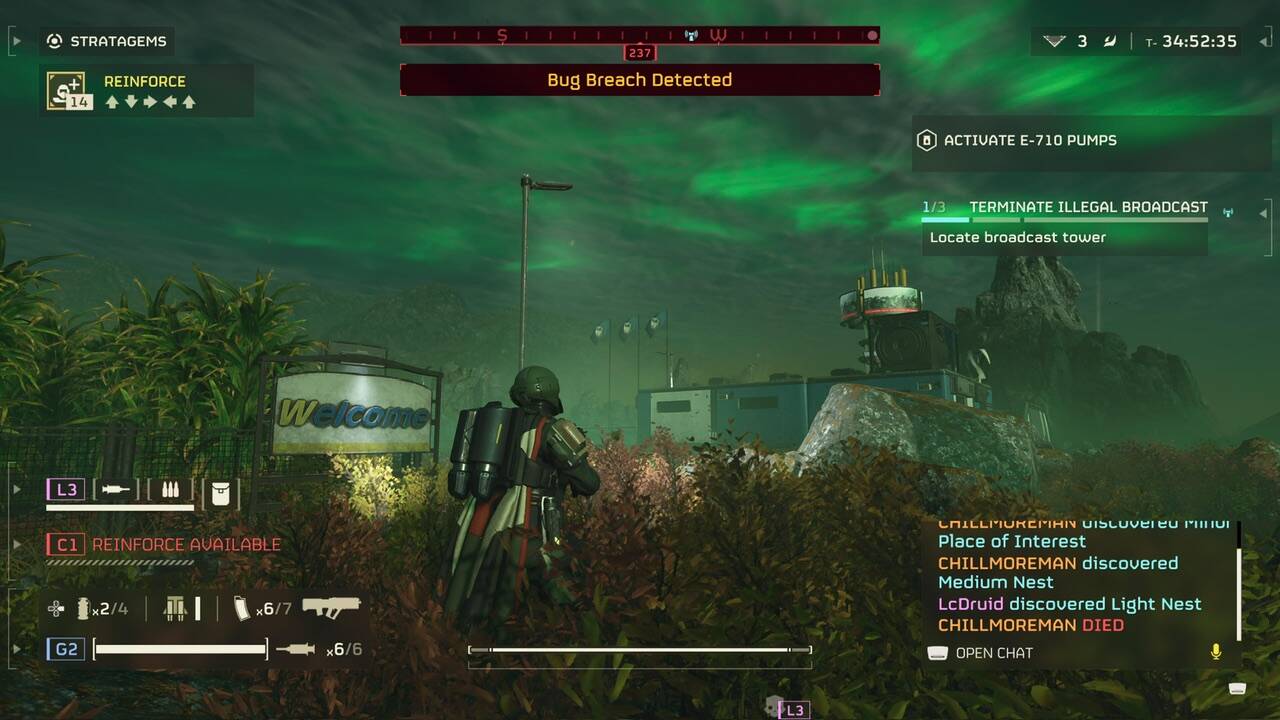The height and width of the screenshot is (720, 1280).
Task: Click L3's three-bullet ammo icon
Action: tap(169, 490)
